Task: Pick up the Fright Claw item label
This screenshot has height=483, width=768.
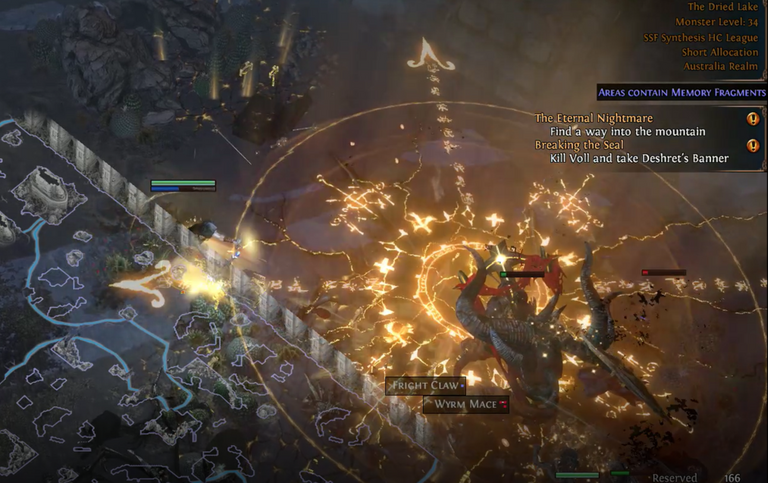Action: (427, 385)
